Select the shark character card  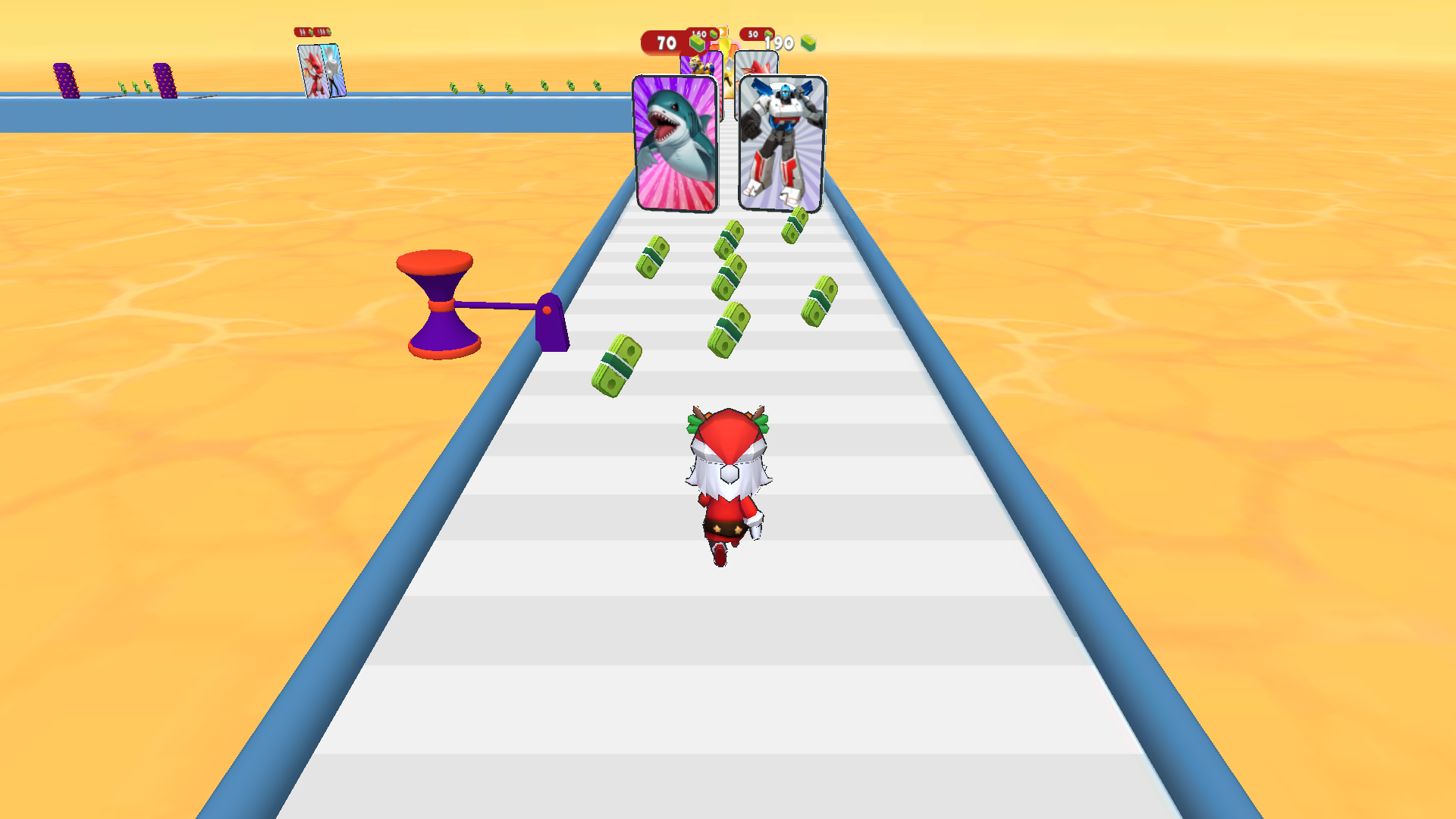pyautogui.click(x=673, y=140)
